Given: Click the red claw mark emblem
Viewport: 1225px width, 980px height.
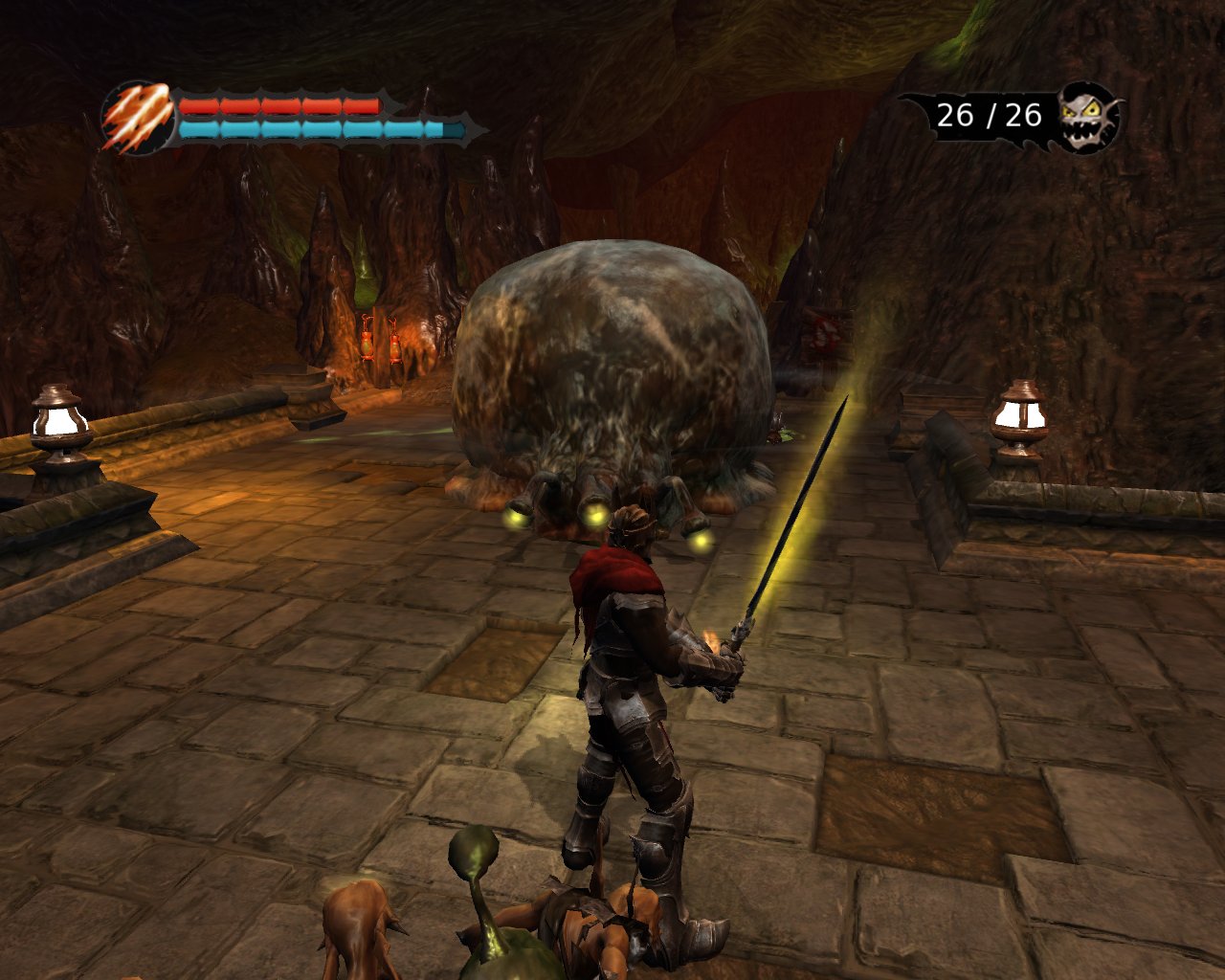Looking at the screenshot, I should 137,118.
